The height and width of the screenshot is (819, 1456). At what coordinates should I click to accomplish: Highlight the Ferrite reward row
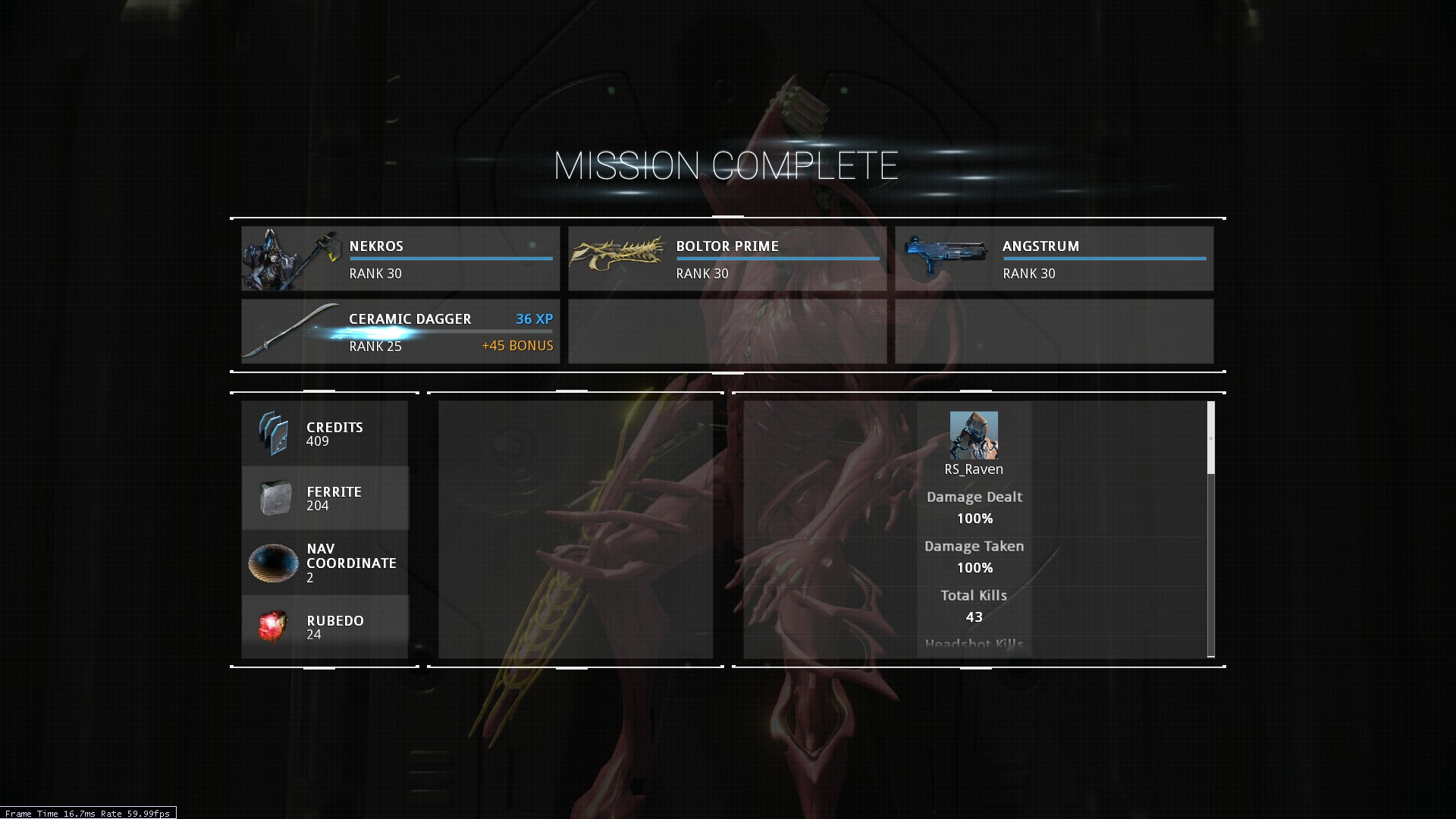[x=325, y=498]
